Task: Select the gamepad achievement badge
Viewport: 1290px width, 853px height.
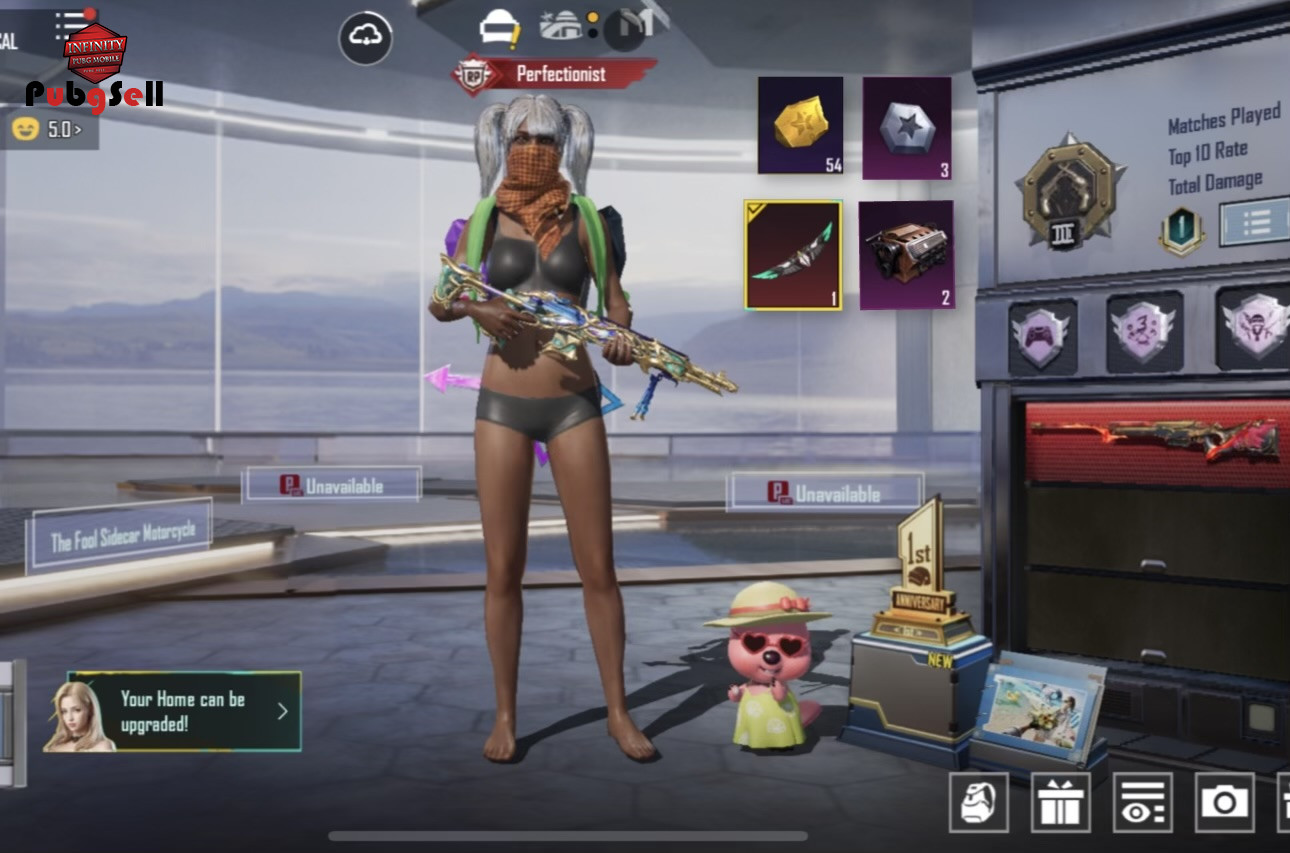Action: [1042, 335]
